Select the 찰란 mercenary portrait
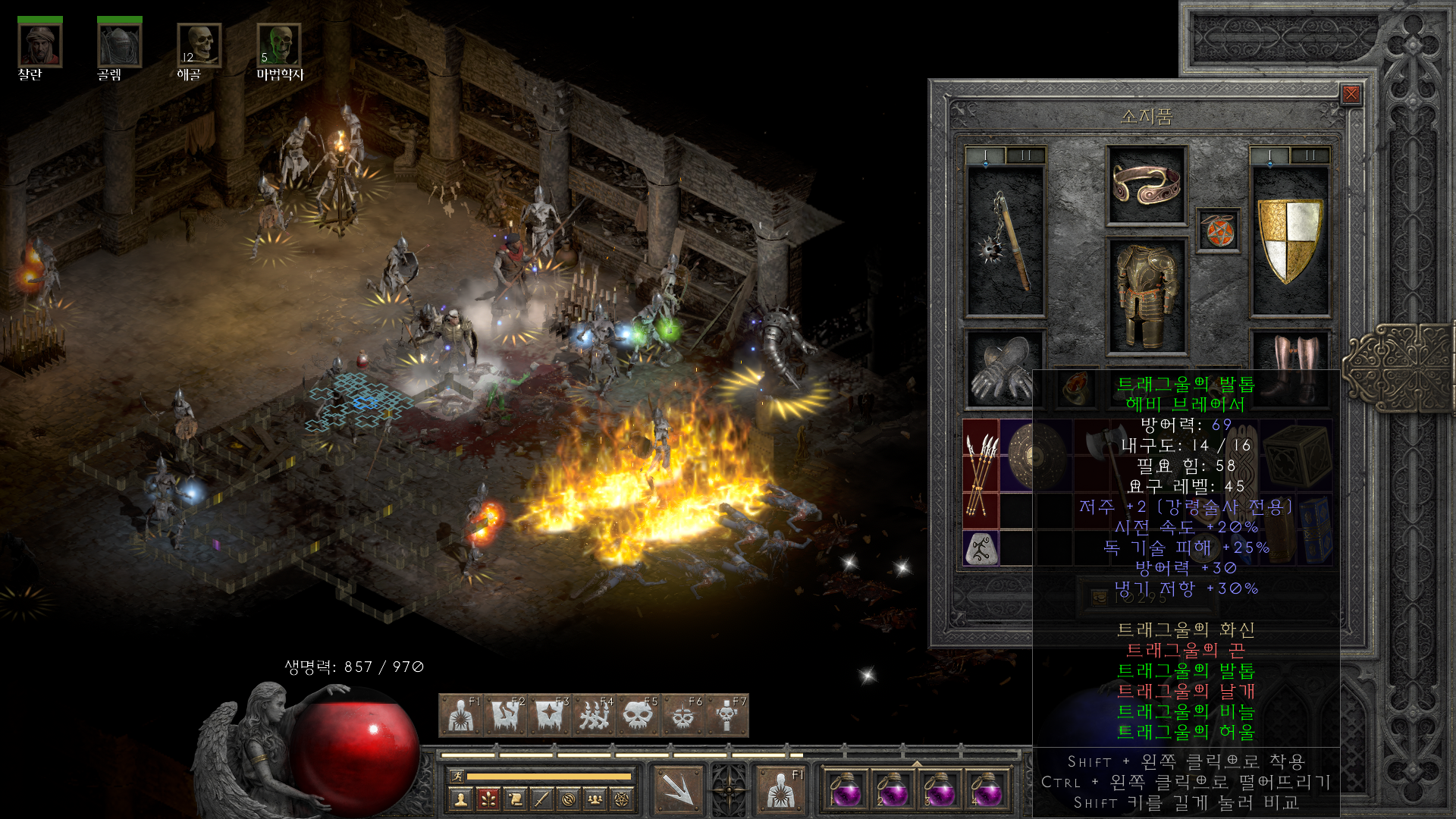Image resolution: width=1456 pixels, height=819 pixels. coord(39,45)
